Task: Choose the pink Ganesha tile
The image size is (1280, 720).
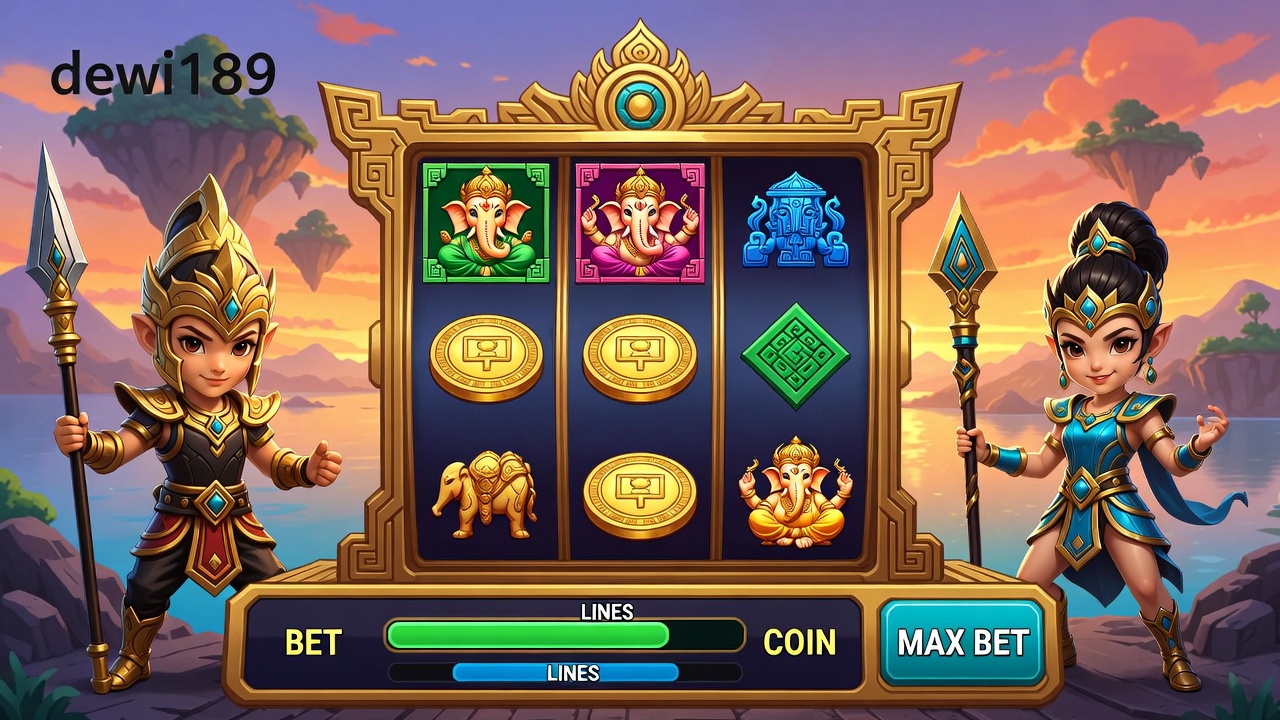Action: [x=640, y=223]
